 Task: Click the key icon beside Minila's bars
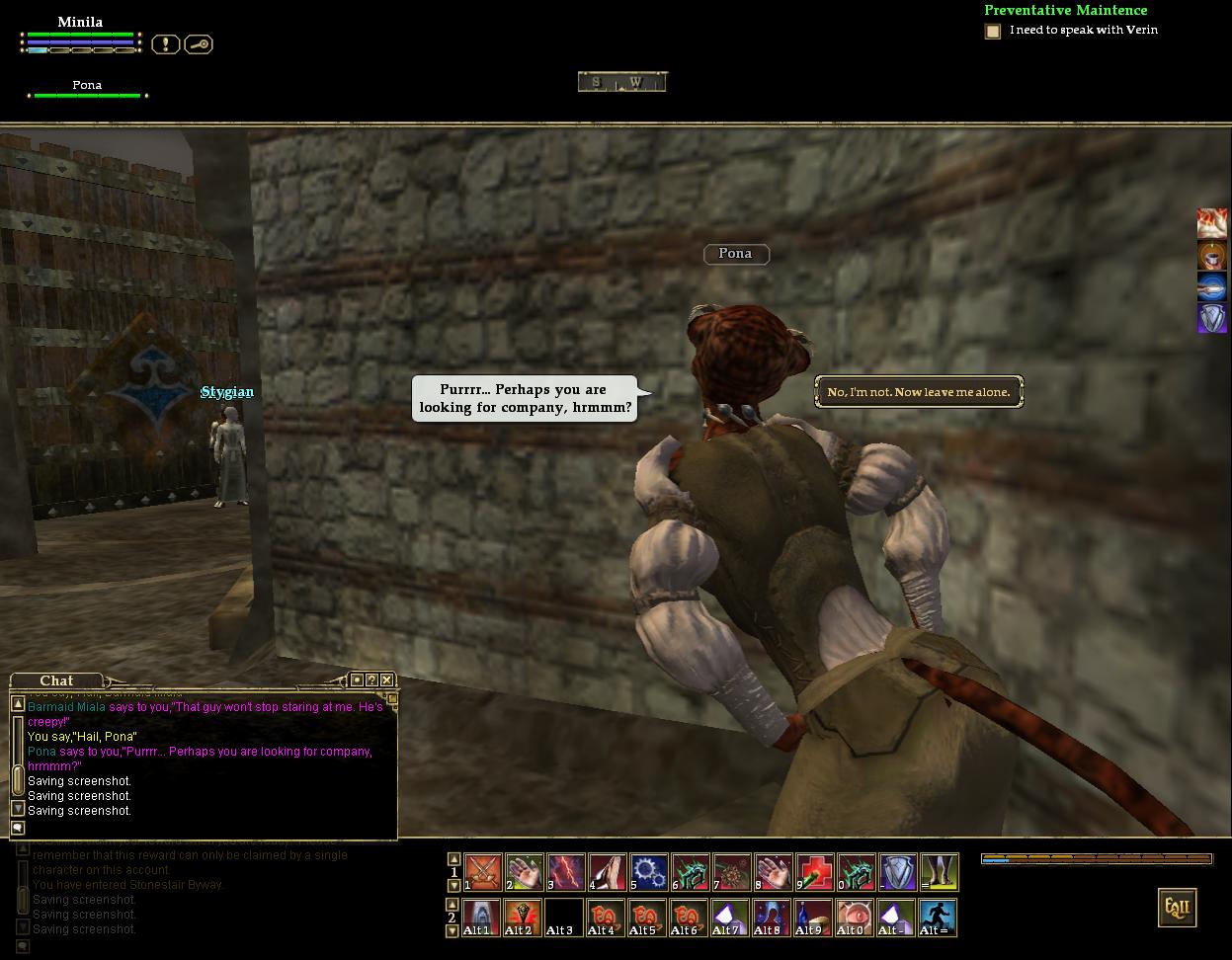tap(199, 44)
